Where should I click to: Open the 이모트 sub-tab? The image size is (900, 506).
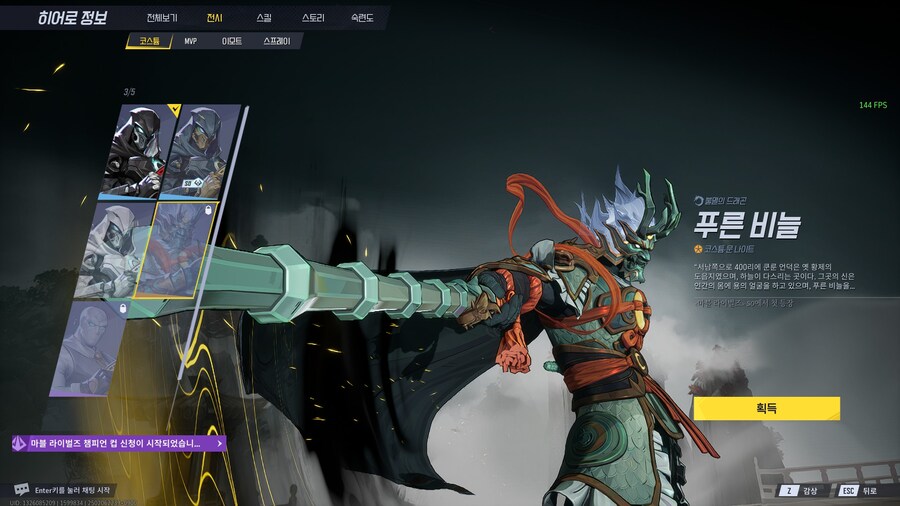pos(231,42)
